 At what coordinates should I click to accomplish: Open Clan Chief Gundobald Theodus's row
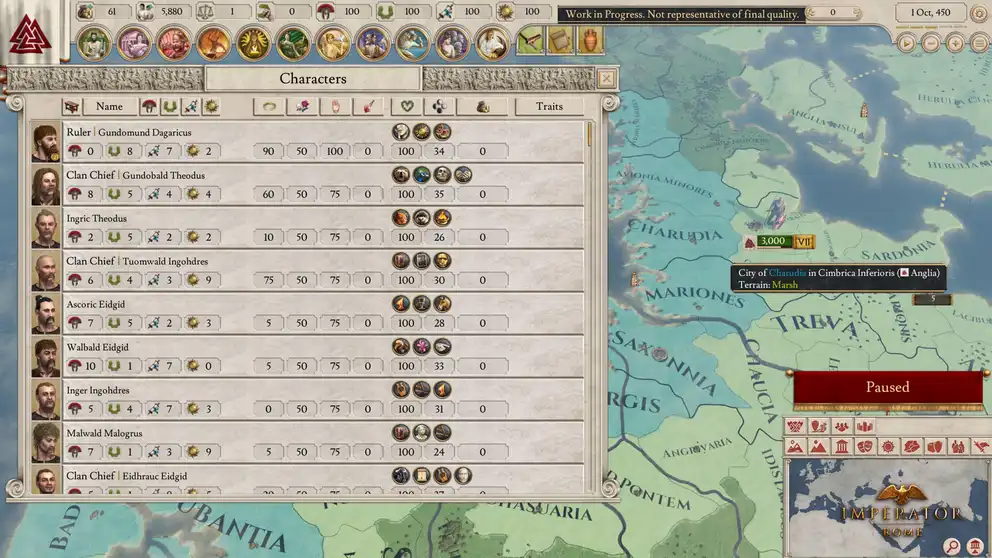[300, 185]
